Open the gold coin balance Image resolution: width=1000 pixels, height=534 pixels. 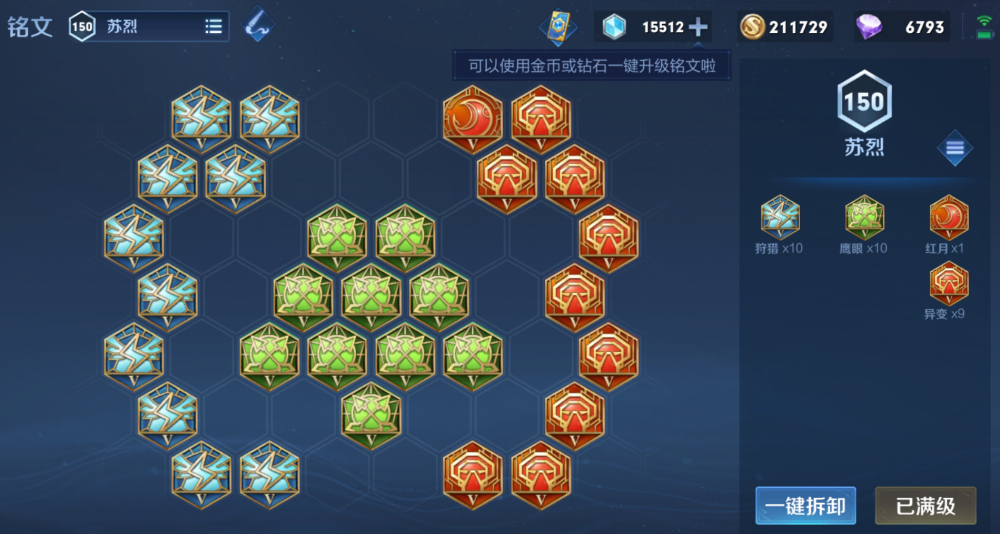click(x=785, y=27)
